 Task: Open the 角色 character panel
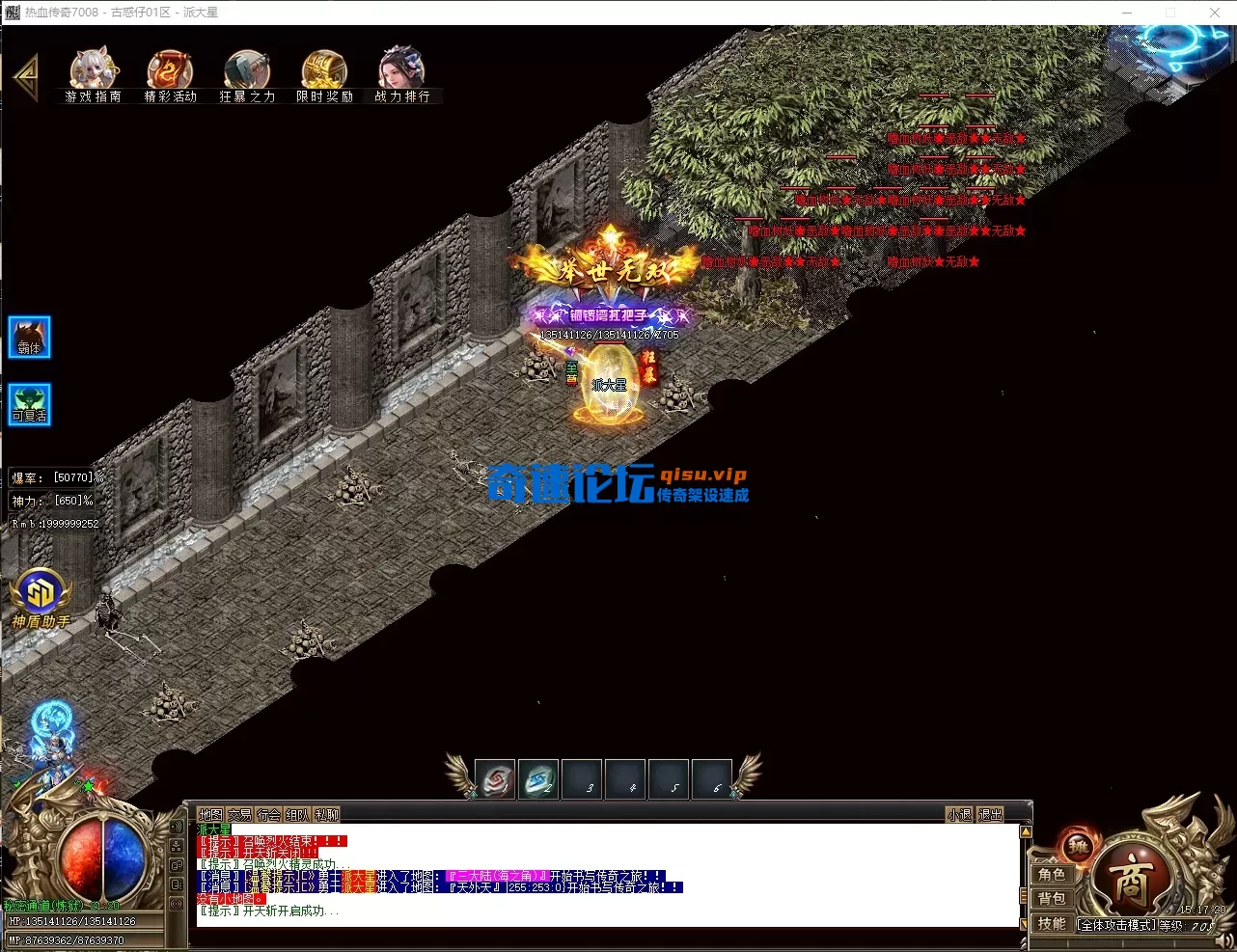pyautogui.click(x=1052, y=874)
